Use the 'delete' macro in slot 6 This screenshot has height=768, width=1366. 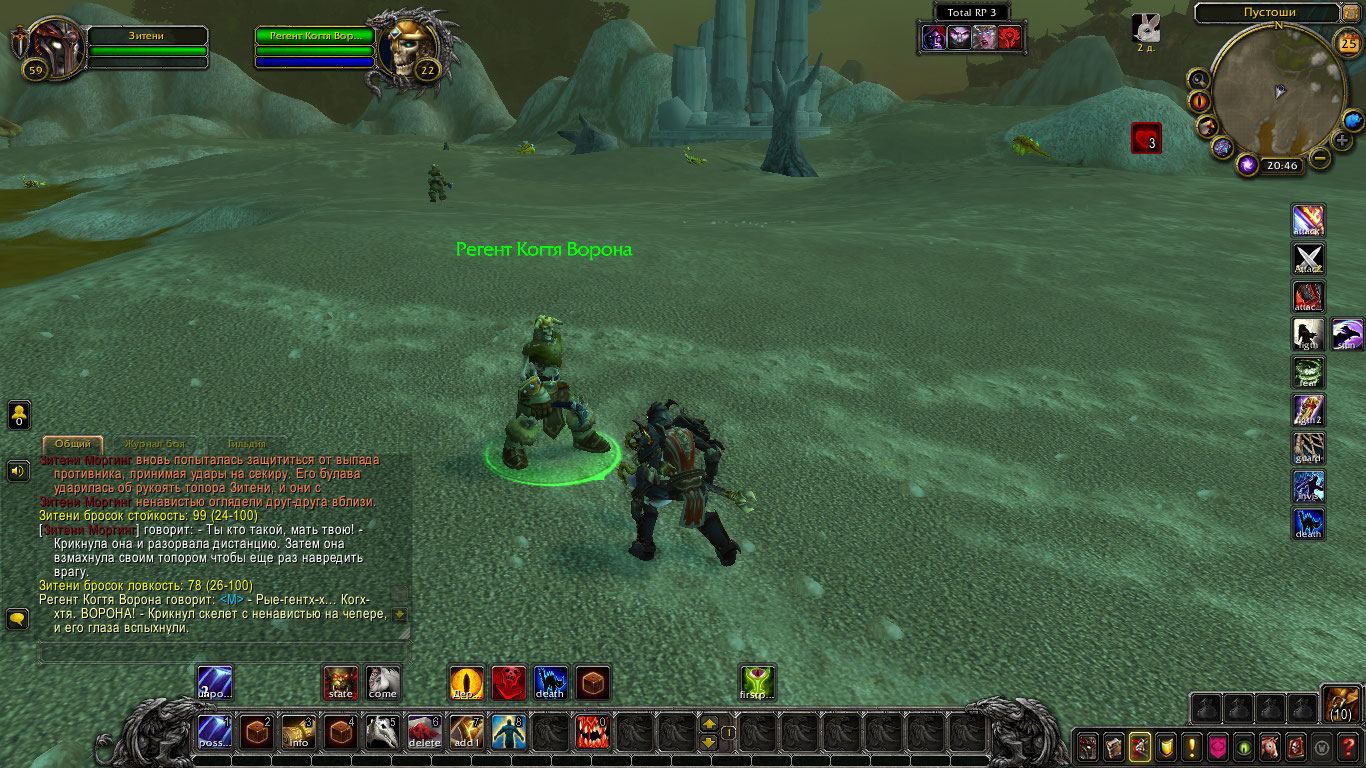click(424, 733)
